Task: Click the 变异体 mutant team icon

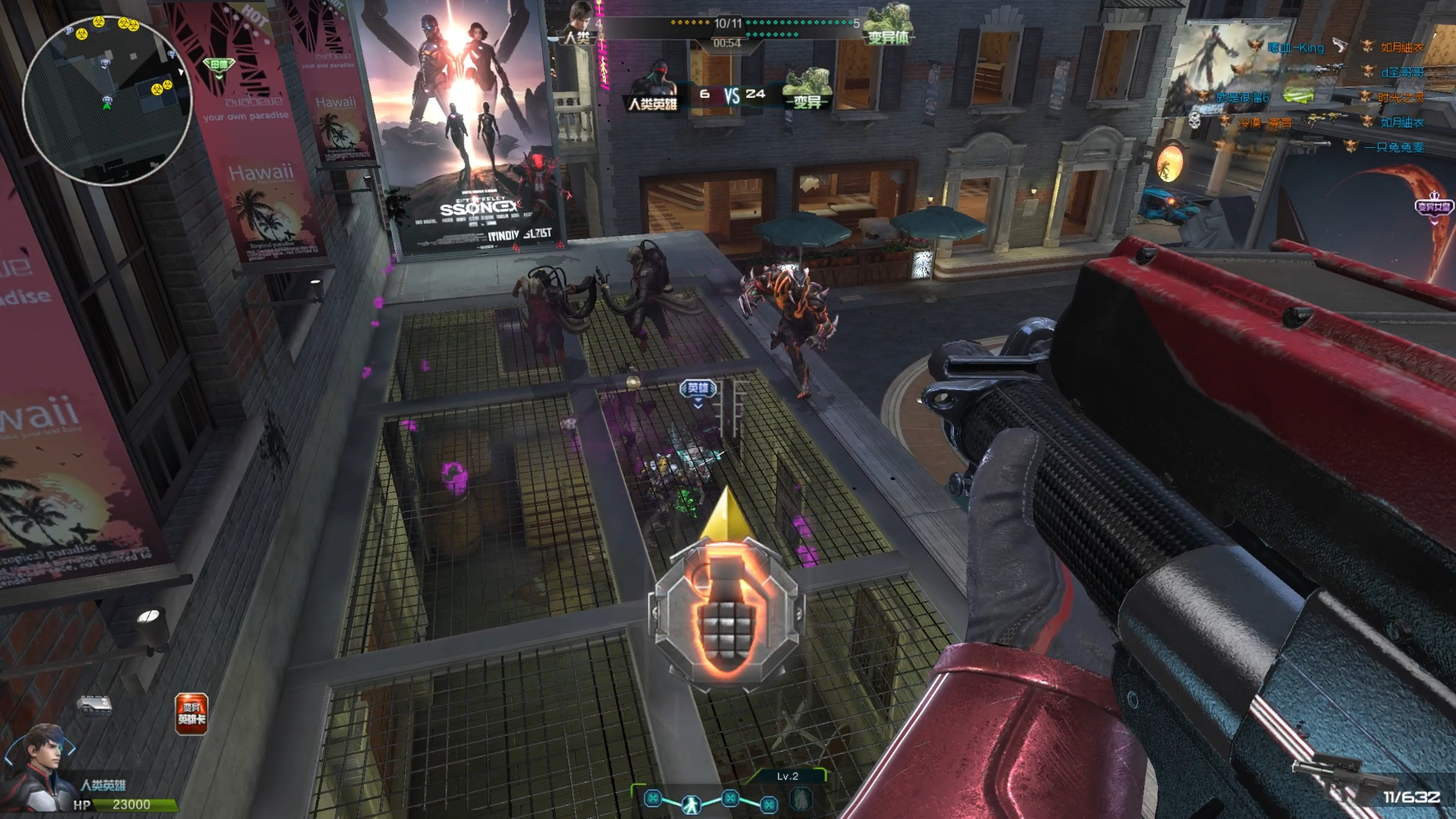Action: 889,24
